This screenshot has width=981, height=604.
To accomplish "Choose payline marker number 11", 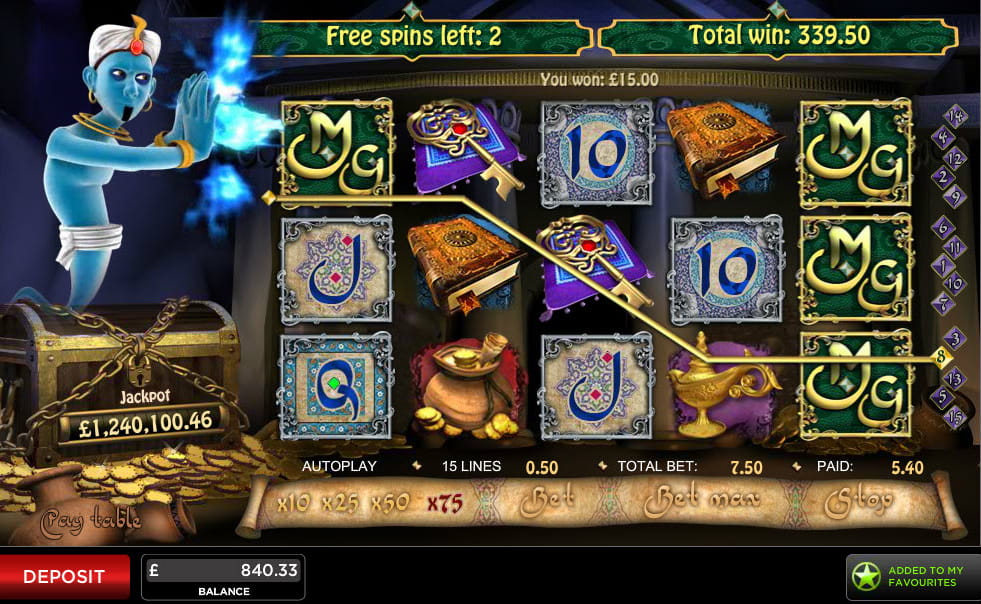I will pos(955,247).
